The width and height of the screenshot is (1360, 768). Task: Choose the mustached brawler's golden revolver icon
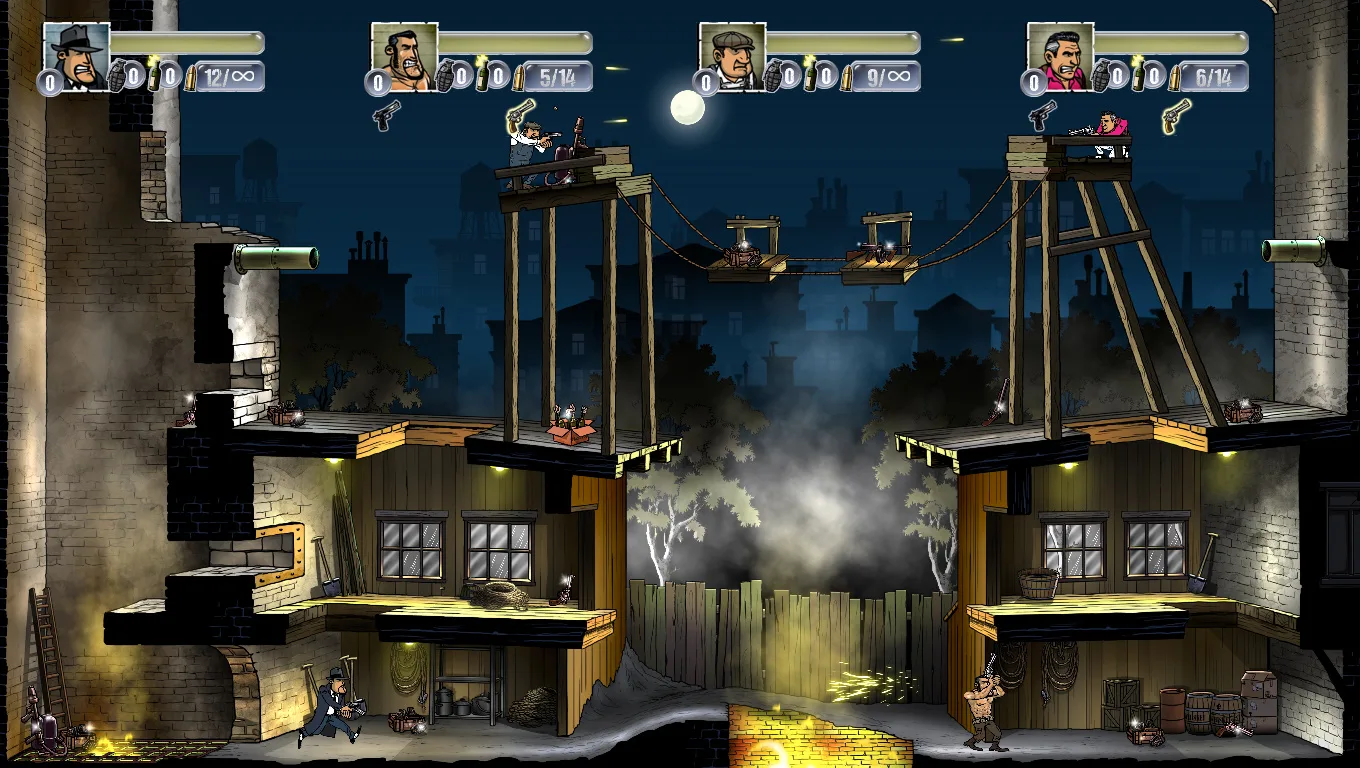(520, 115)
